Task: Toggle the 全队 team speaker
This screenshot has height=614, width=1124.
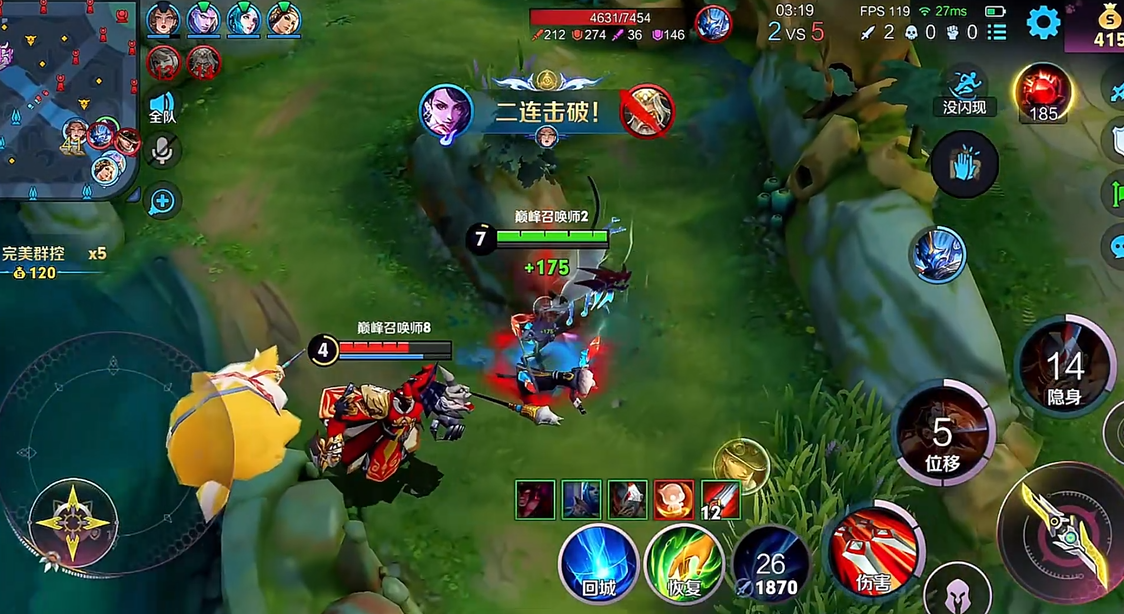Action: tap(162, 106)
